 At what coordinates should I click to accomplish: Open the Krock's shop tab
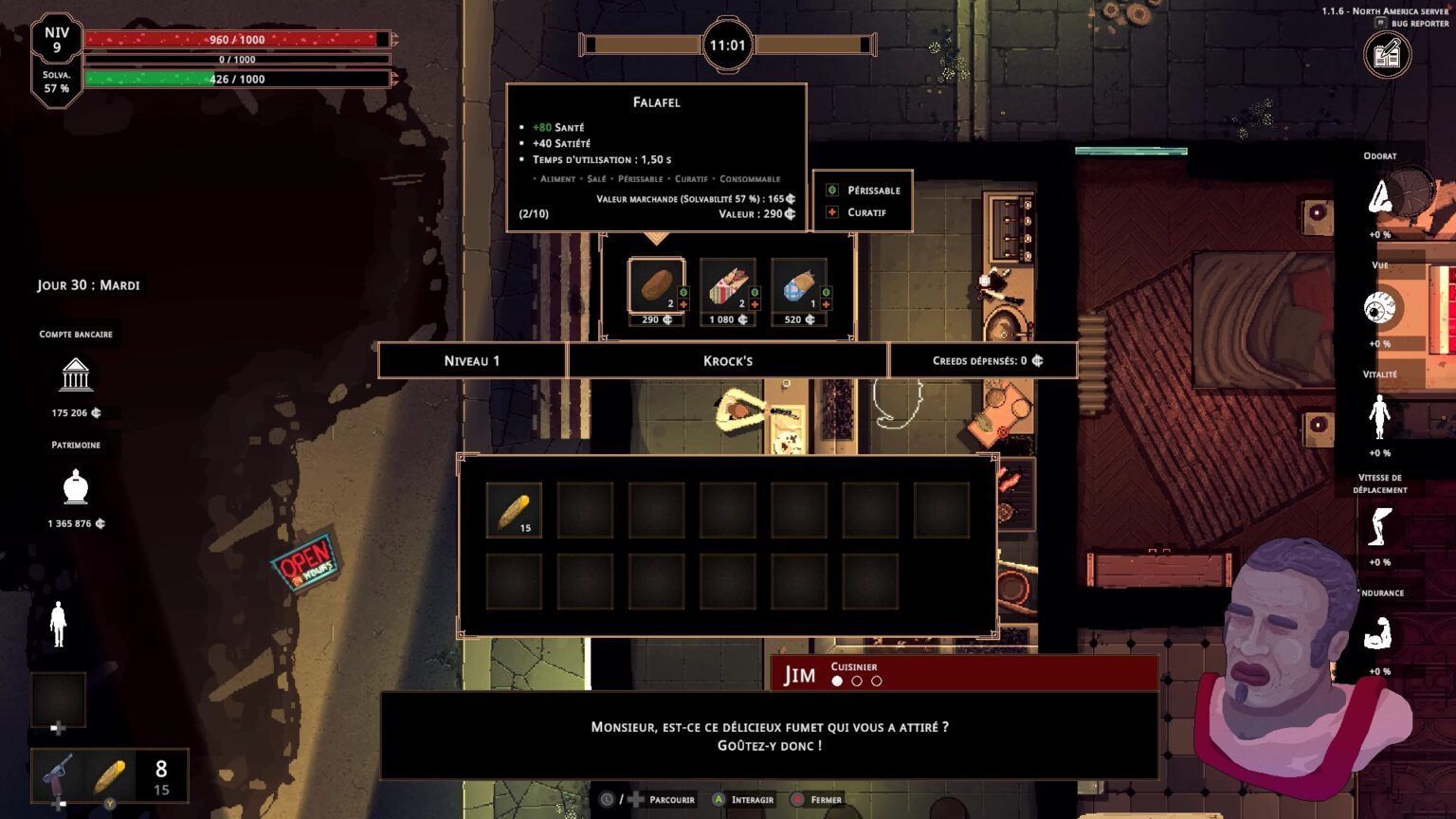click(x=727, y=360)
